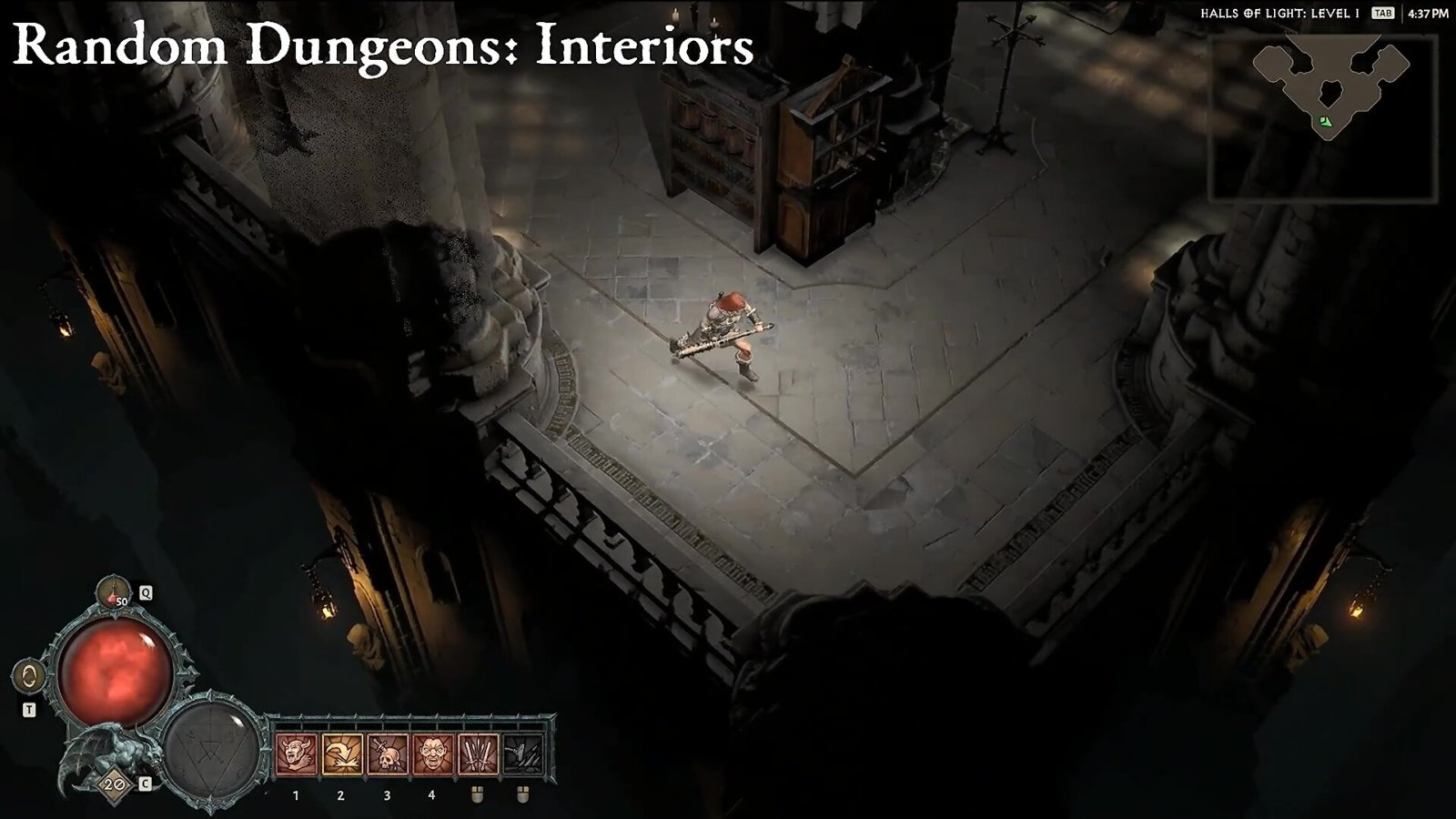The image size is (1456, 819).
Task: Click the circular portal icon beside the health orb
Action: pos(30,677)
